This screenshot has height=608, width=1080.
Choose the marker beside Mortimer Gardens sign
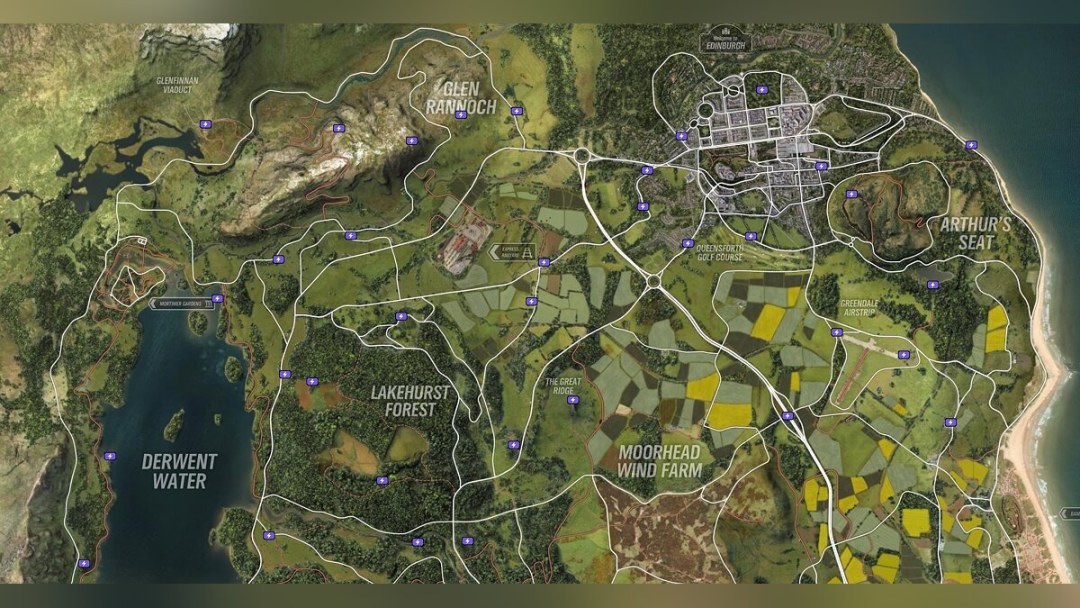click(217, 298)
